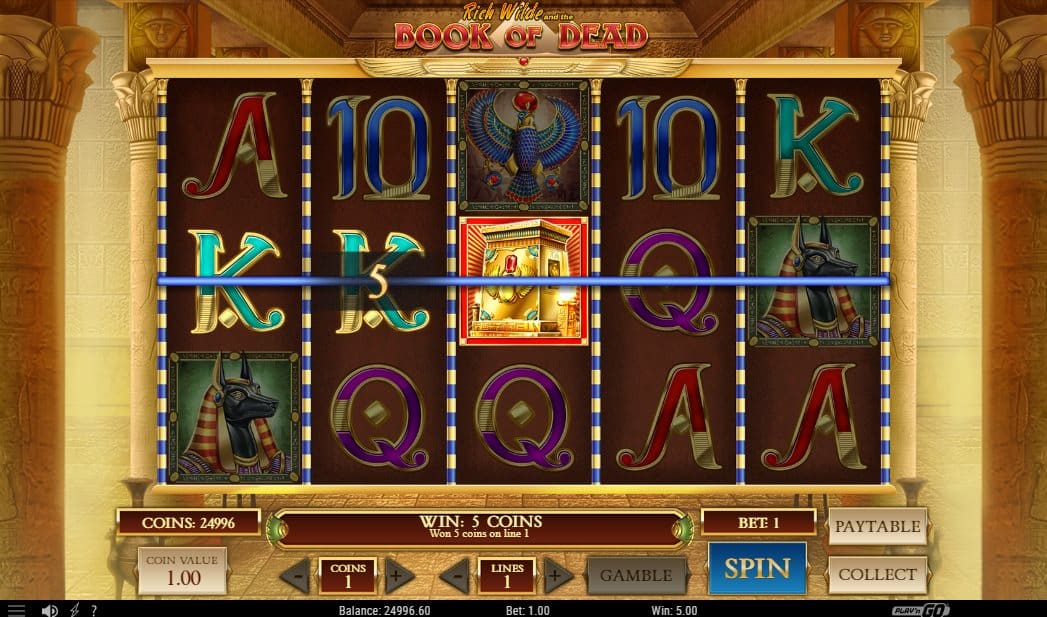Increase the number of lines
The width and height of the screenshot is (1047, 617).
pyautogui.click(x=558, y=575)
